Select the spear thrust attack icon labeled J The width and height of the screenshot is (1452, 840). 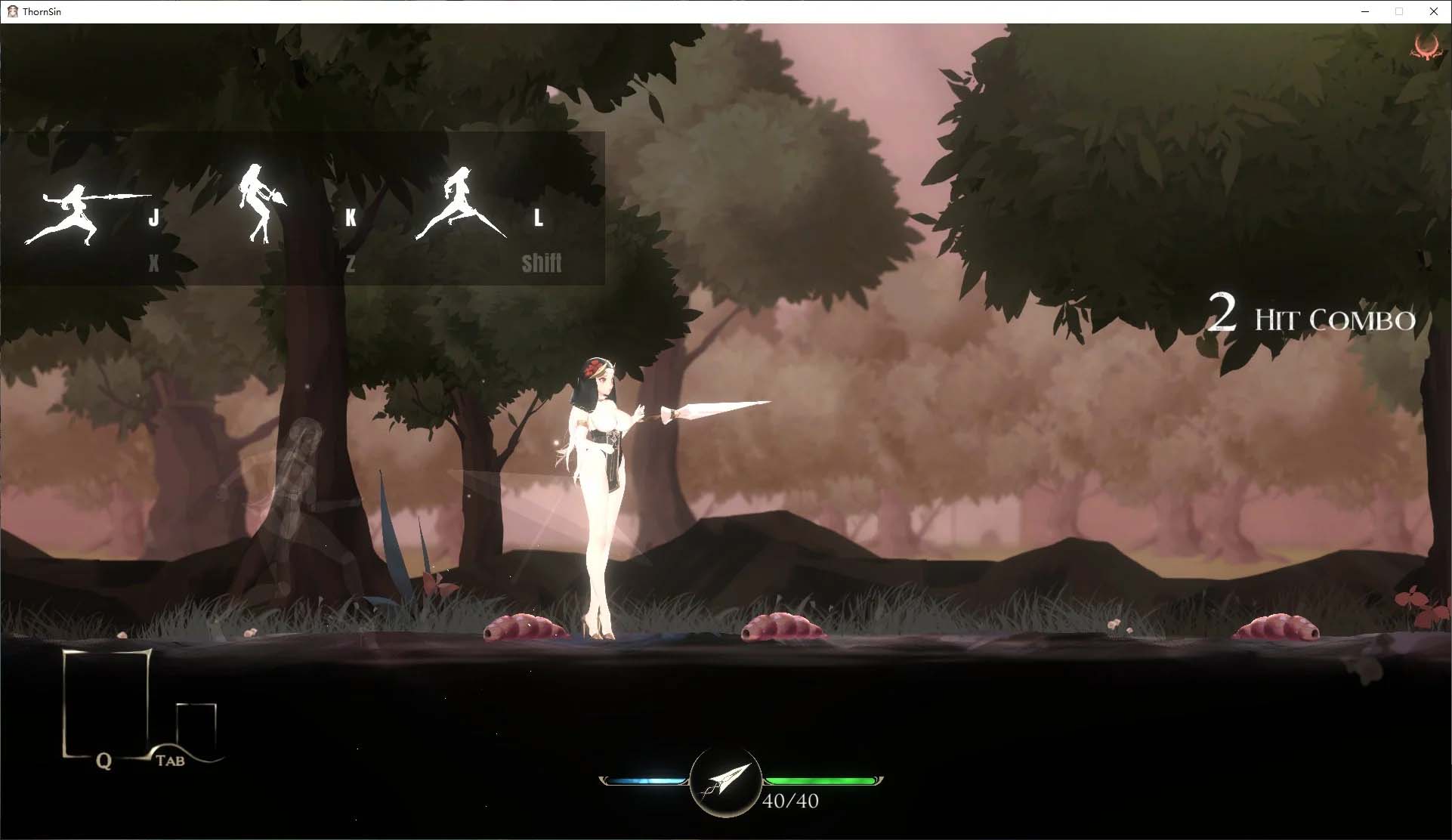(x=79, y=212)
